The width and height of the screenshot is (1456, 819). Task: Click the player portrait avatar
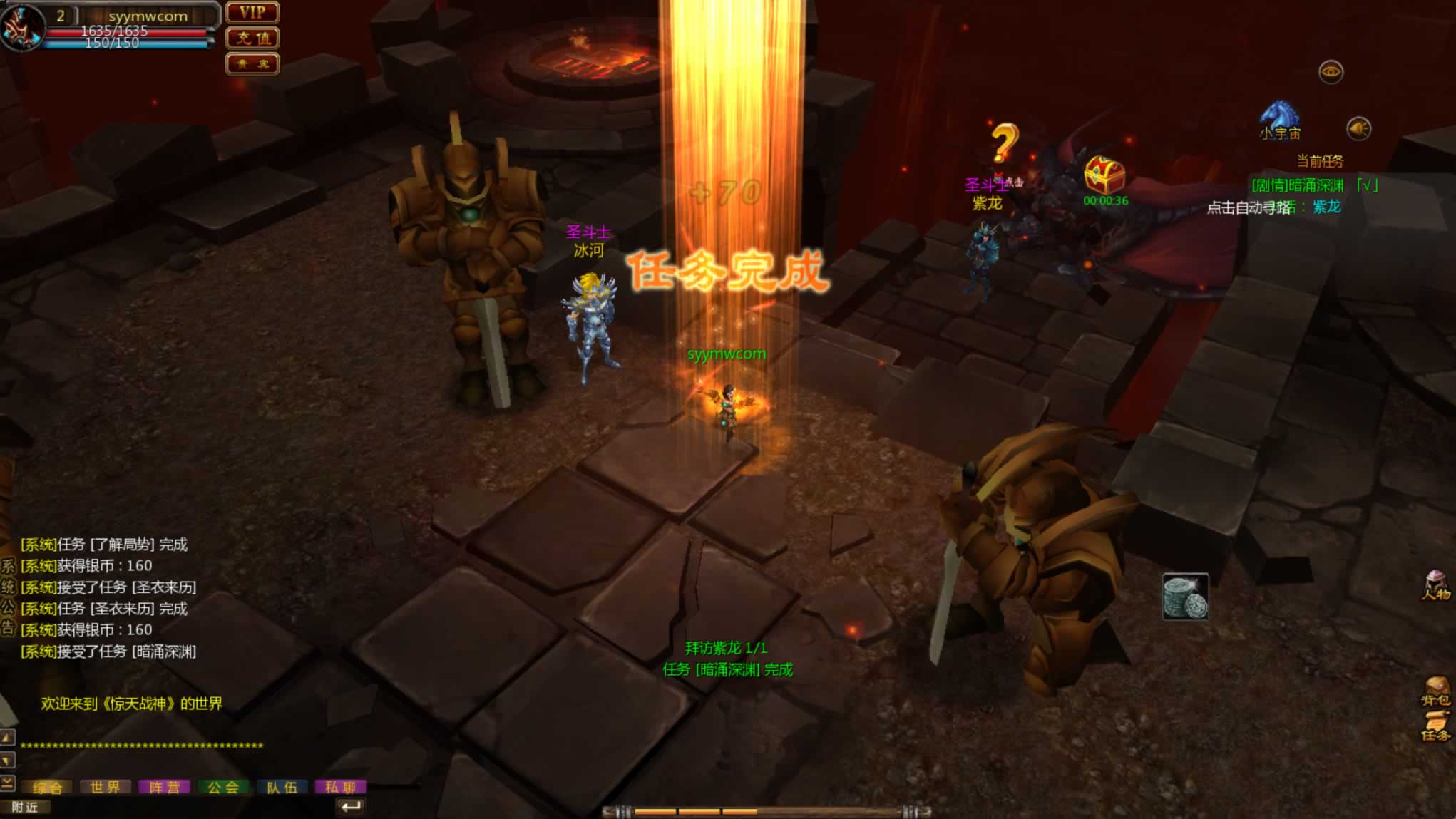(x=21, y=27)
